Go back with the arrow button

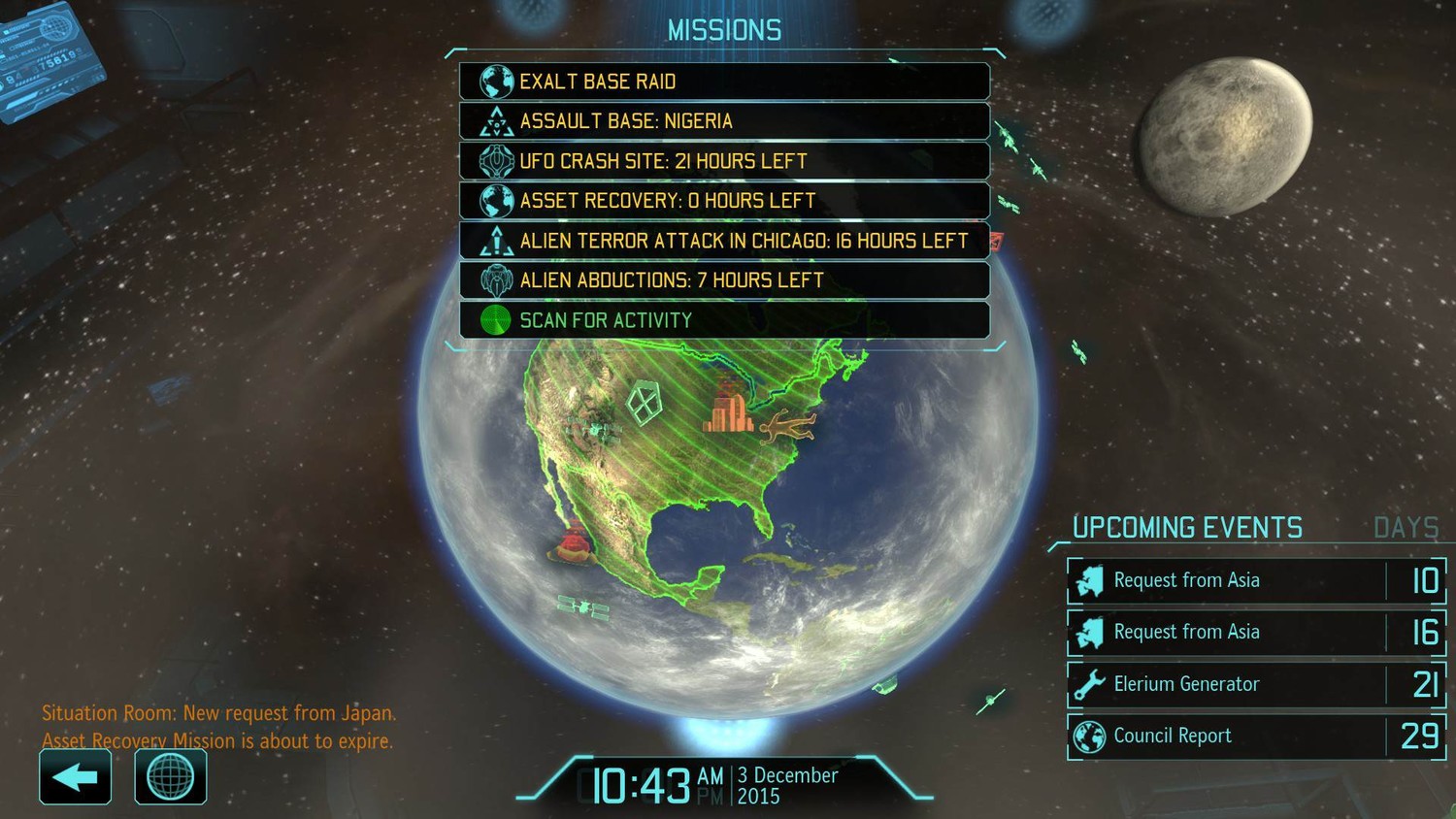coord(75,777)
